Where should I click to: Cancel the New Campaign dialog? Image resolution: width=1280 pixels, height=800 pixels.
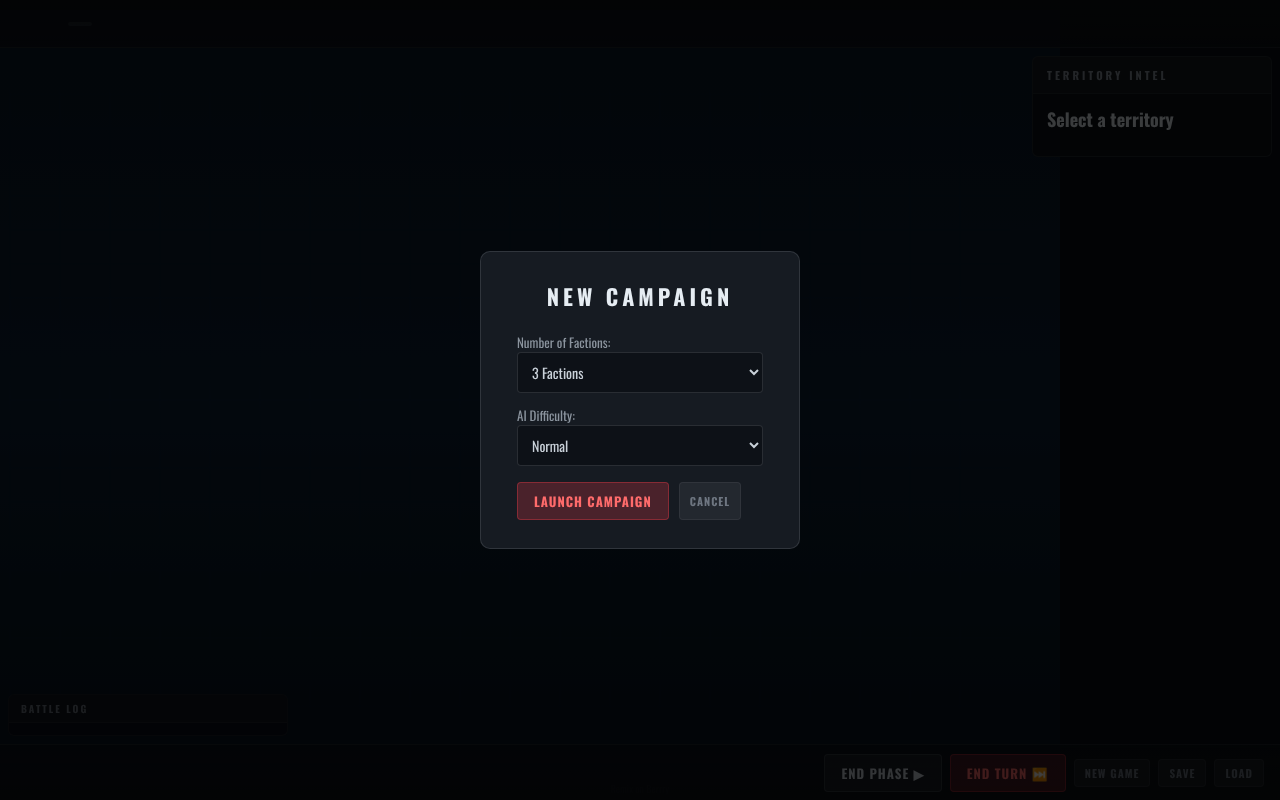(x=709, y=501)
